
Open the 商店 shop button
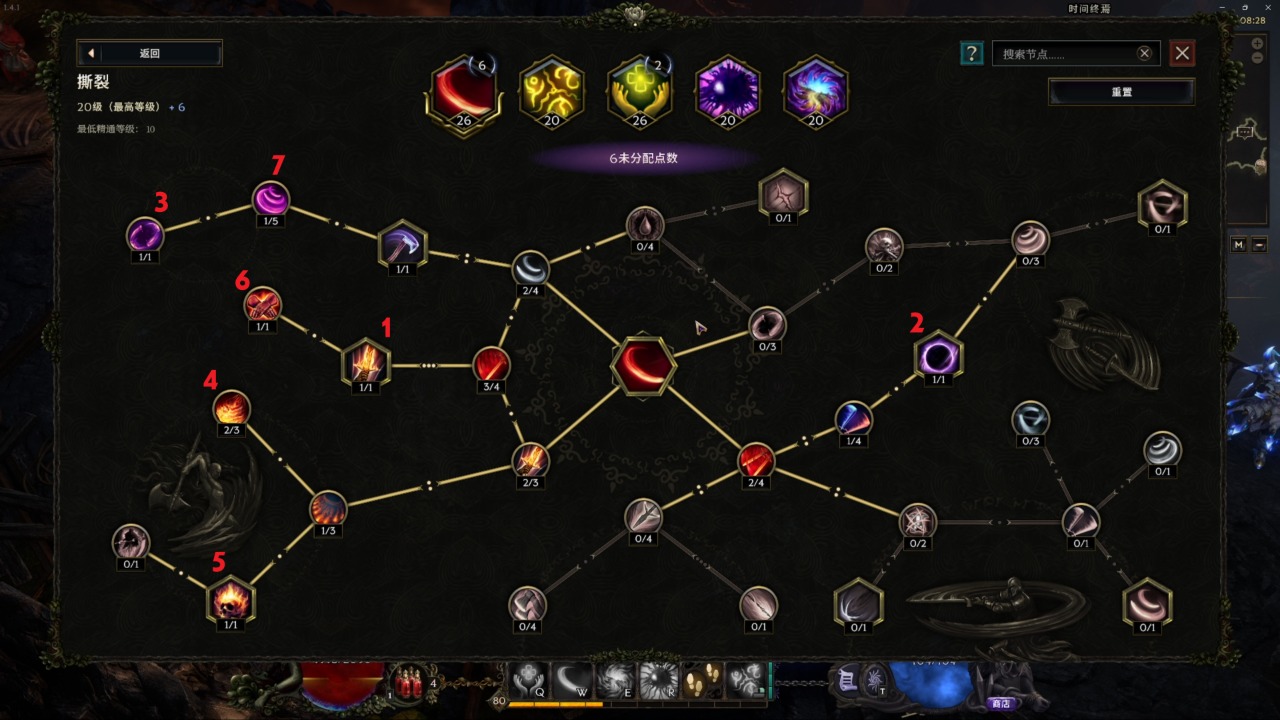click(1000, 703)
